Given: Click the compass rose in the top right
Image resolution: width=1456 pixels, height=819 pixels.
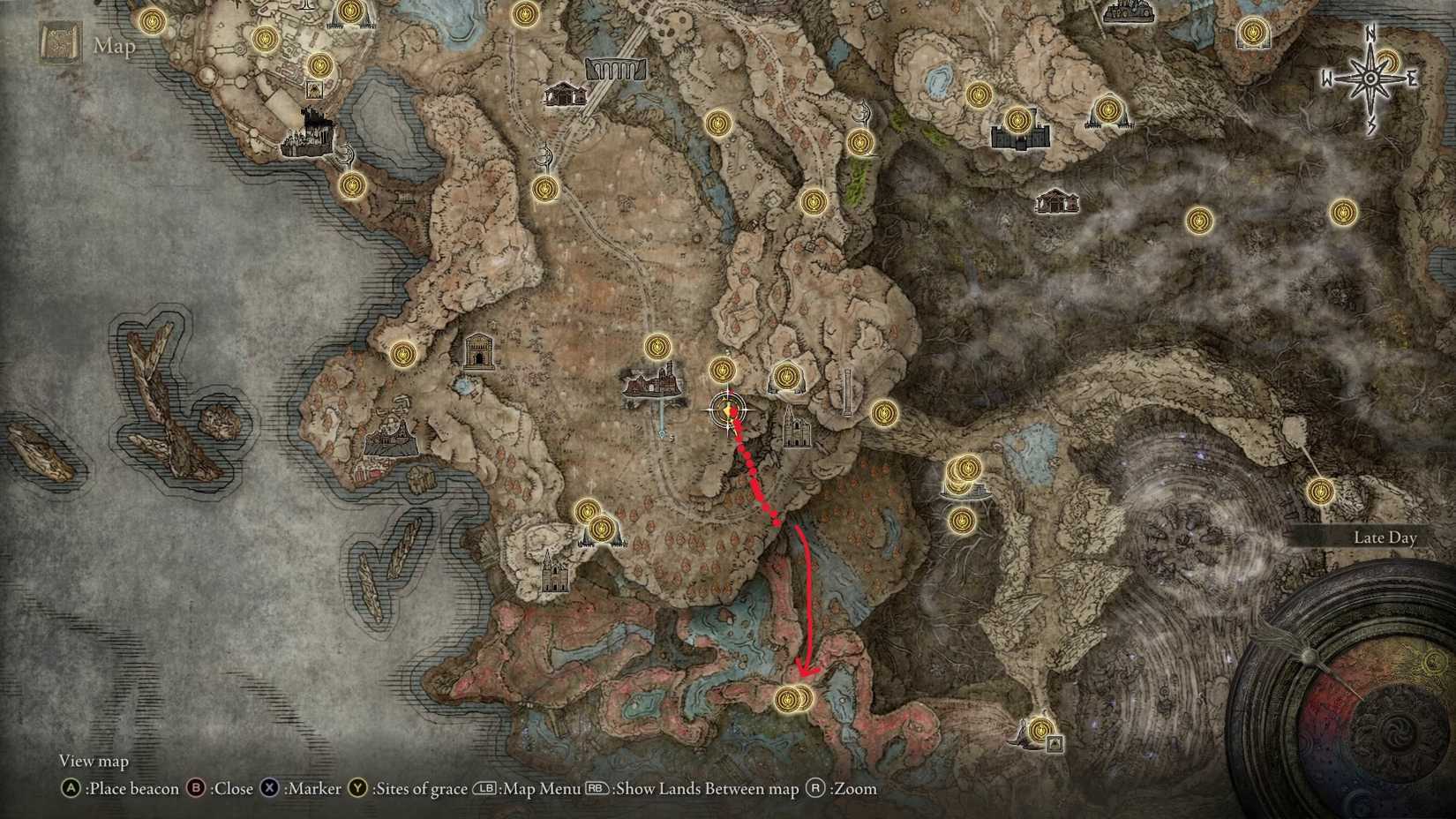Looking at the screenshot, I should tap(1369, 77).
